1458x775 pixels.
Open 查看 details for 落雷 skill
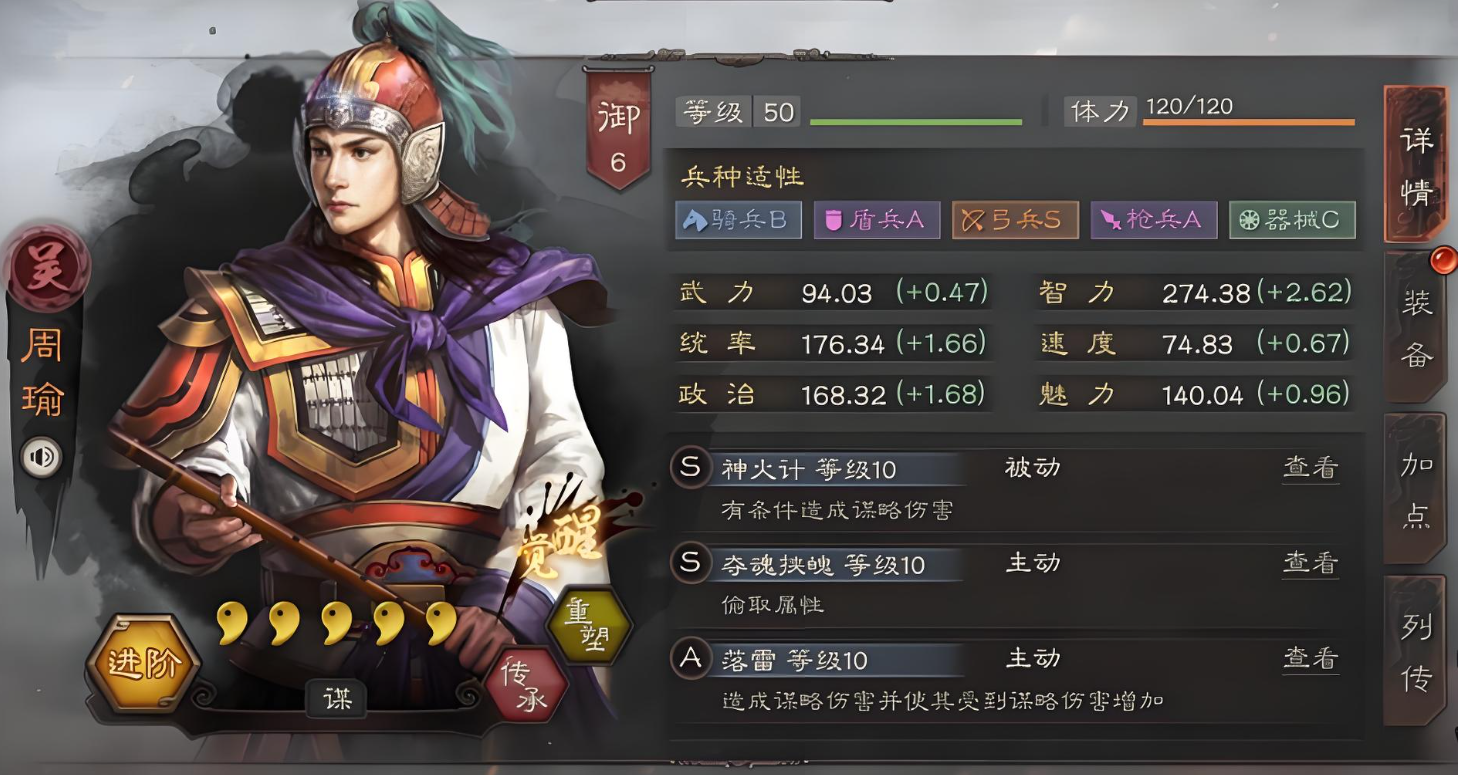[x=1311, y=658]
